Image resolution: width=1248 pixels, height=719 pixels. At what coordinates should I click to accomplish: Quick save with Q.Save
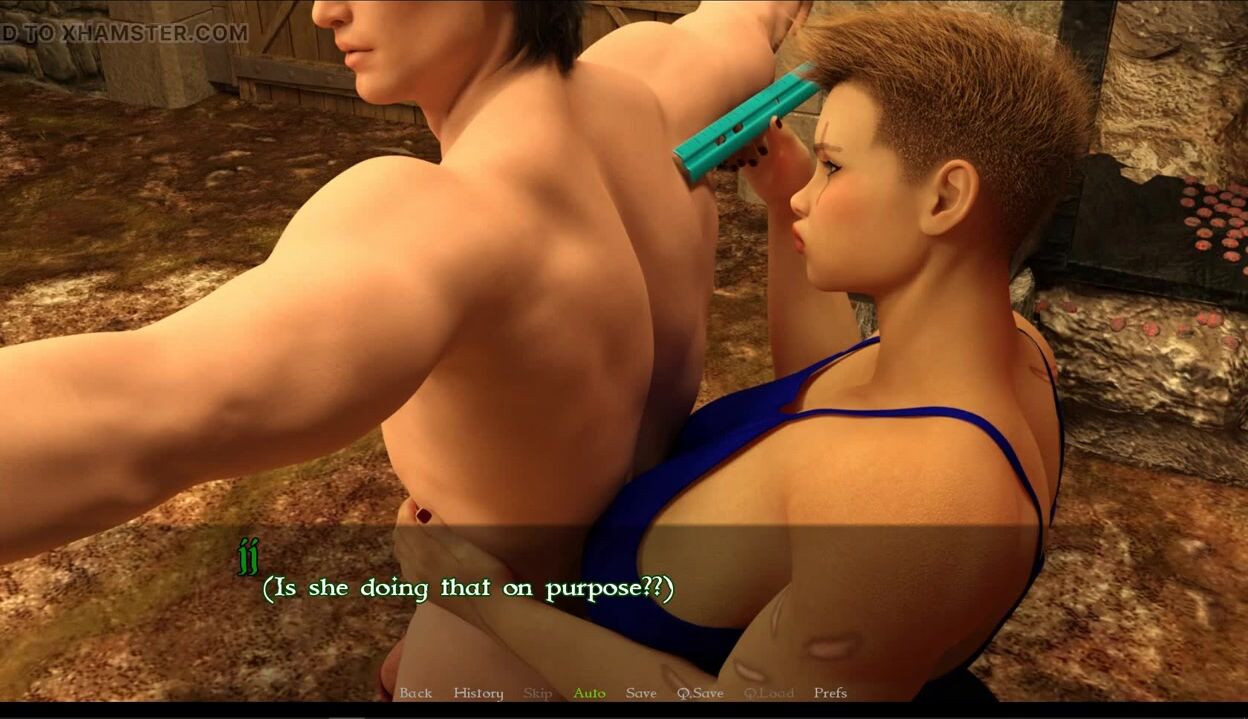(x=700, y=693)
